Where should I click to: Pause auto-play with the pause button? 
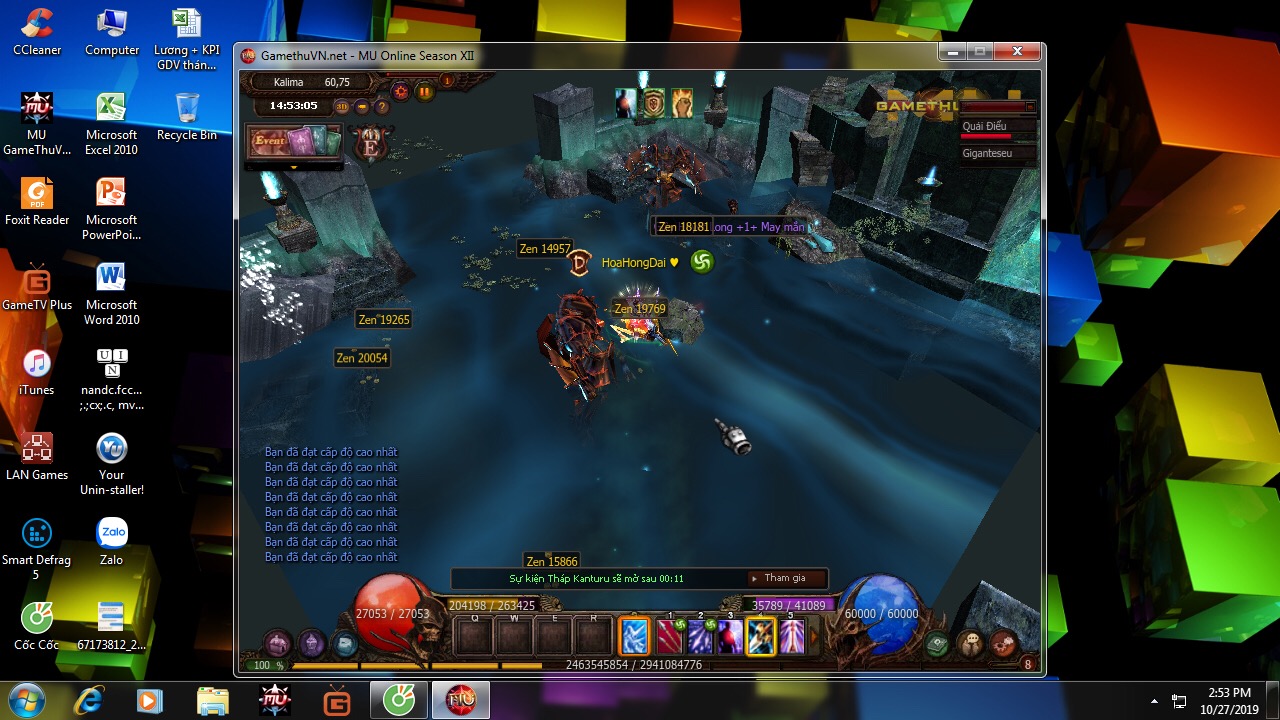point(425,92)
